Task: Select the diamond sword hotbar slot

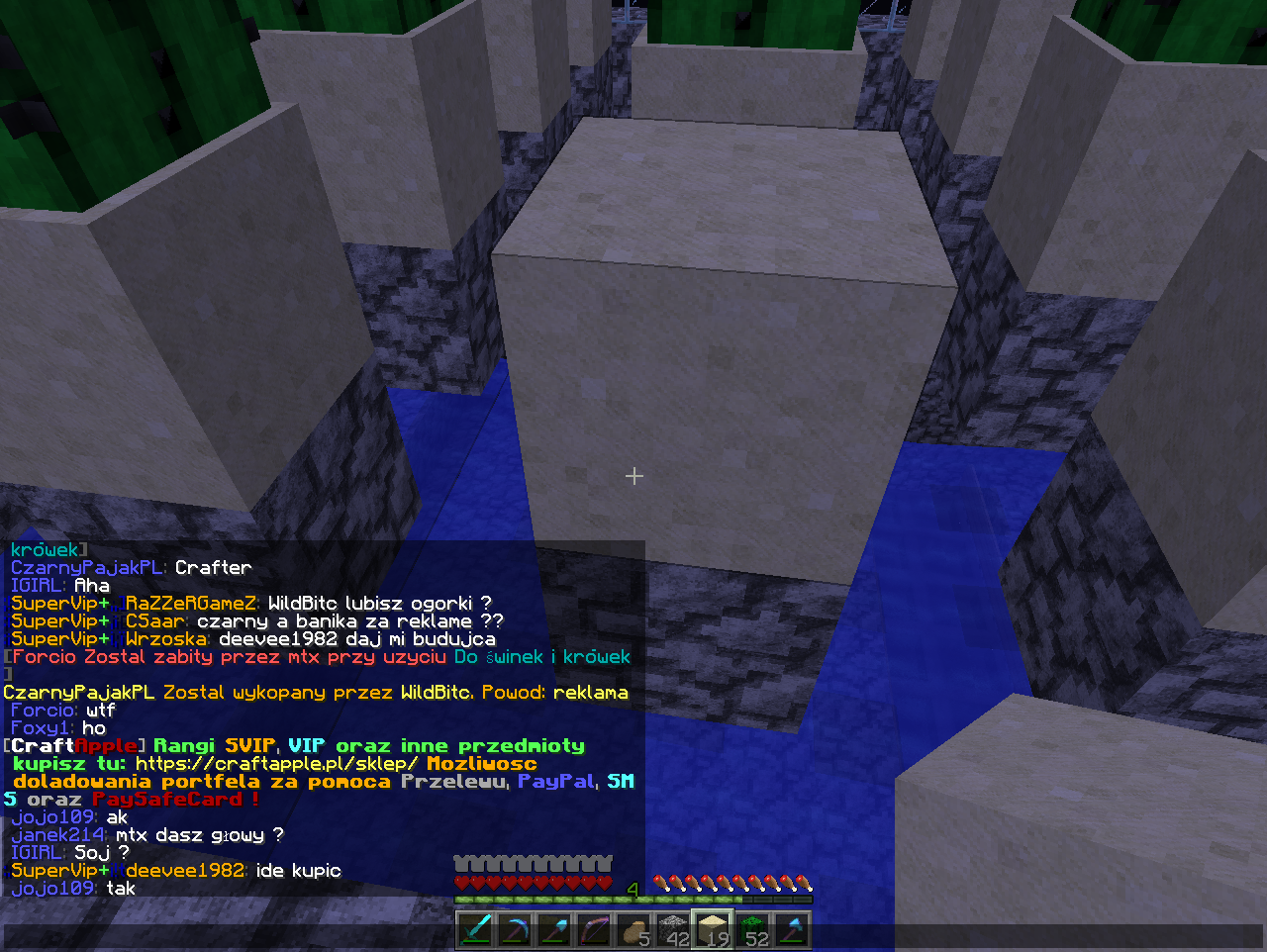Action: point(475,931)
